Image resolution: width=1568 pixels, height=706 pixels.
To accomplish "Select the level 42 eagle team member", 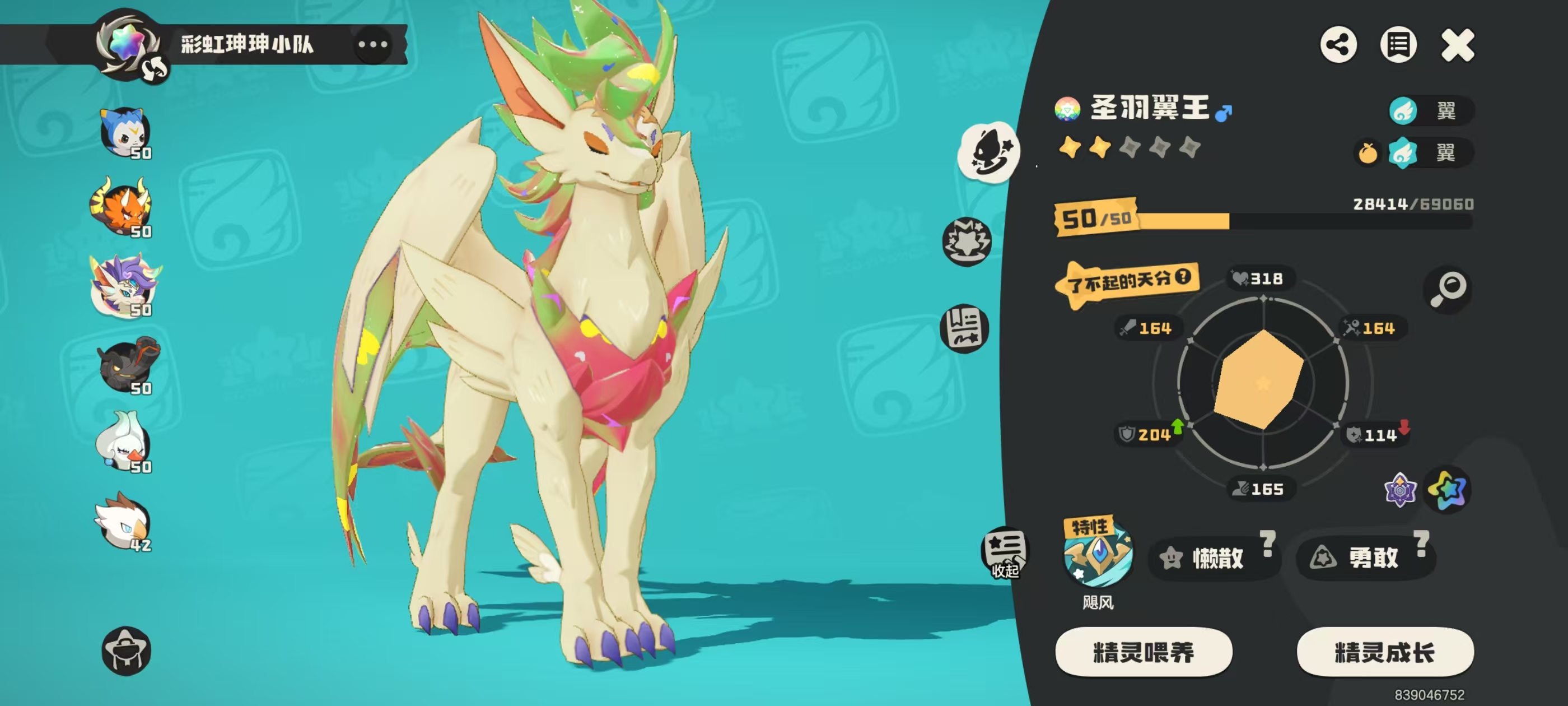I will pos(124,522).
